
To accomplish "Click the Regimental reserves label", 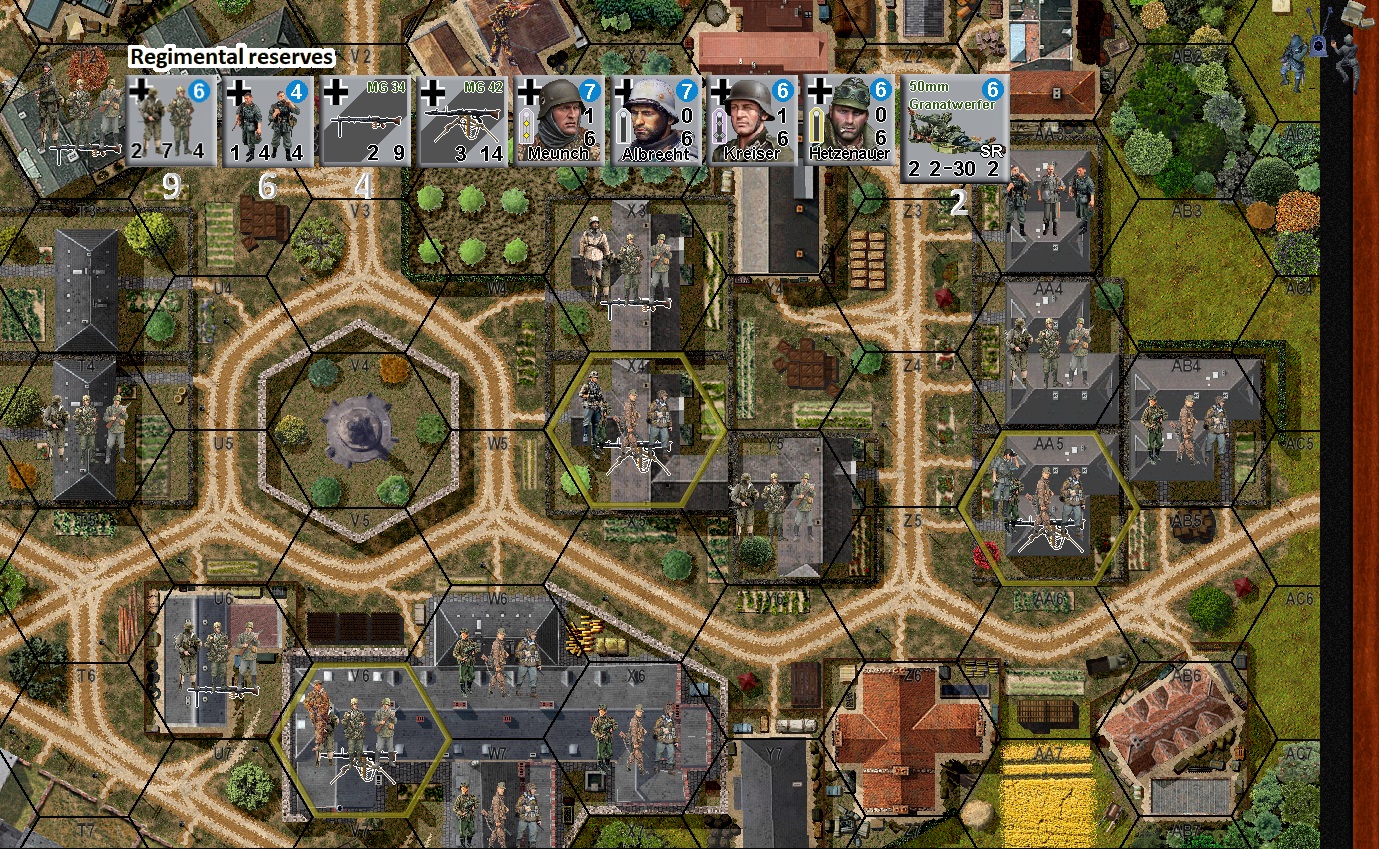I will tap(232, 57).
